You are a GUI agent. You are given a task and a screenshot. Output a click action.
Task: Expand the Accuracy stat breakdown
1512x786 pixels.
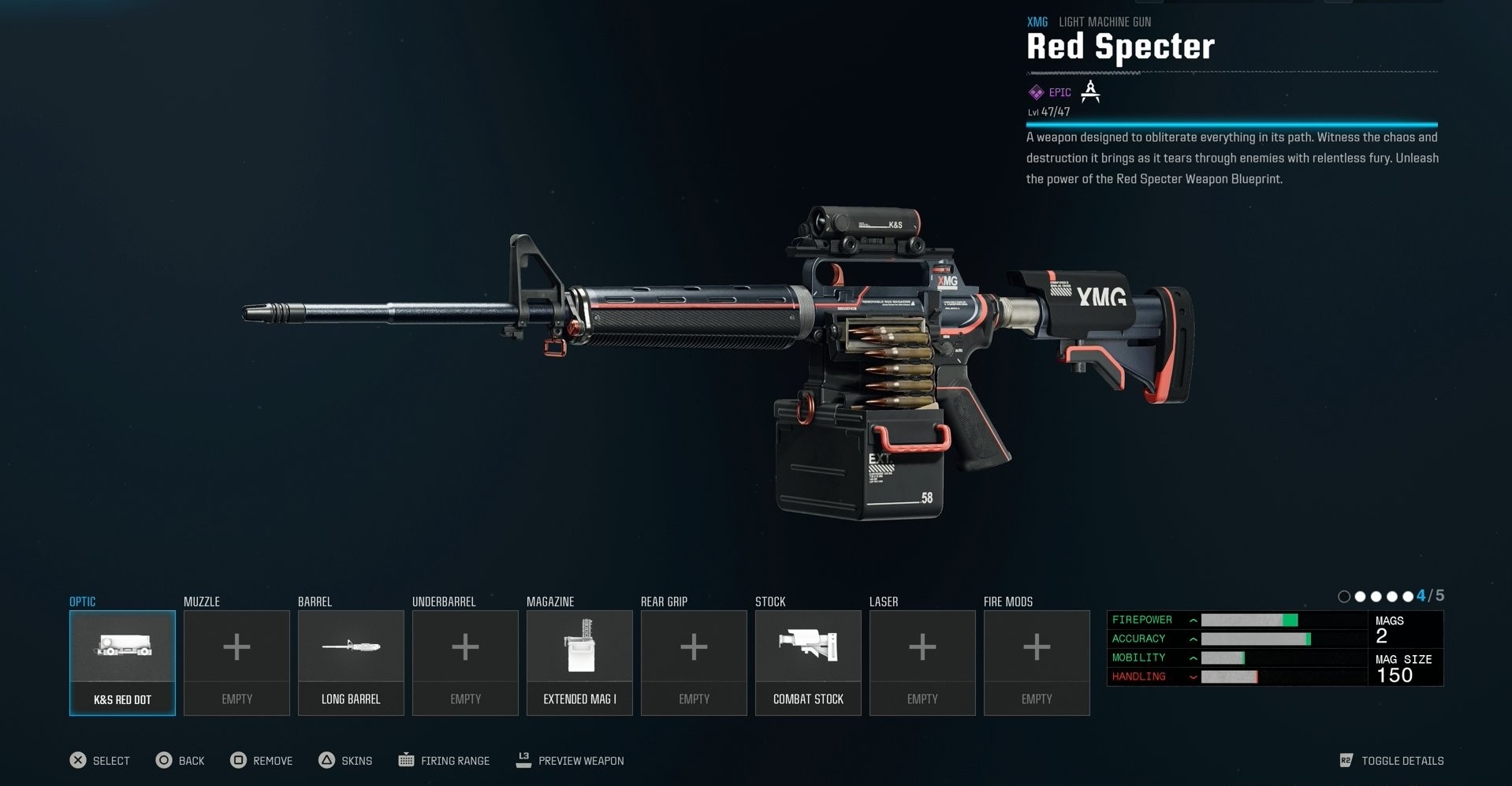tap(1193, 639)
